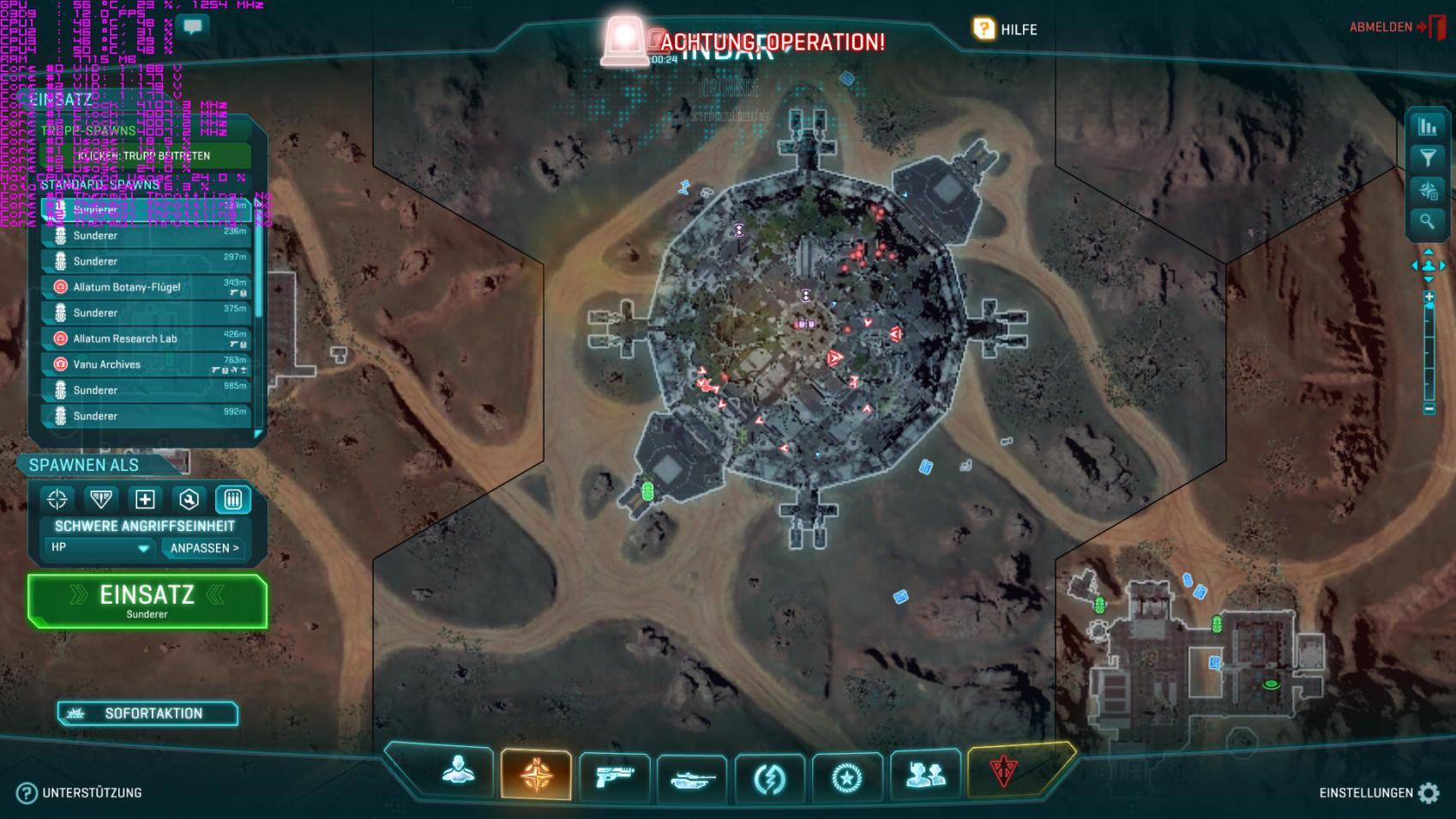Log out with the ABMELDEN button
Viewport: 1456px width, 819px height.
tap(1396, 27)
